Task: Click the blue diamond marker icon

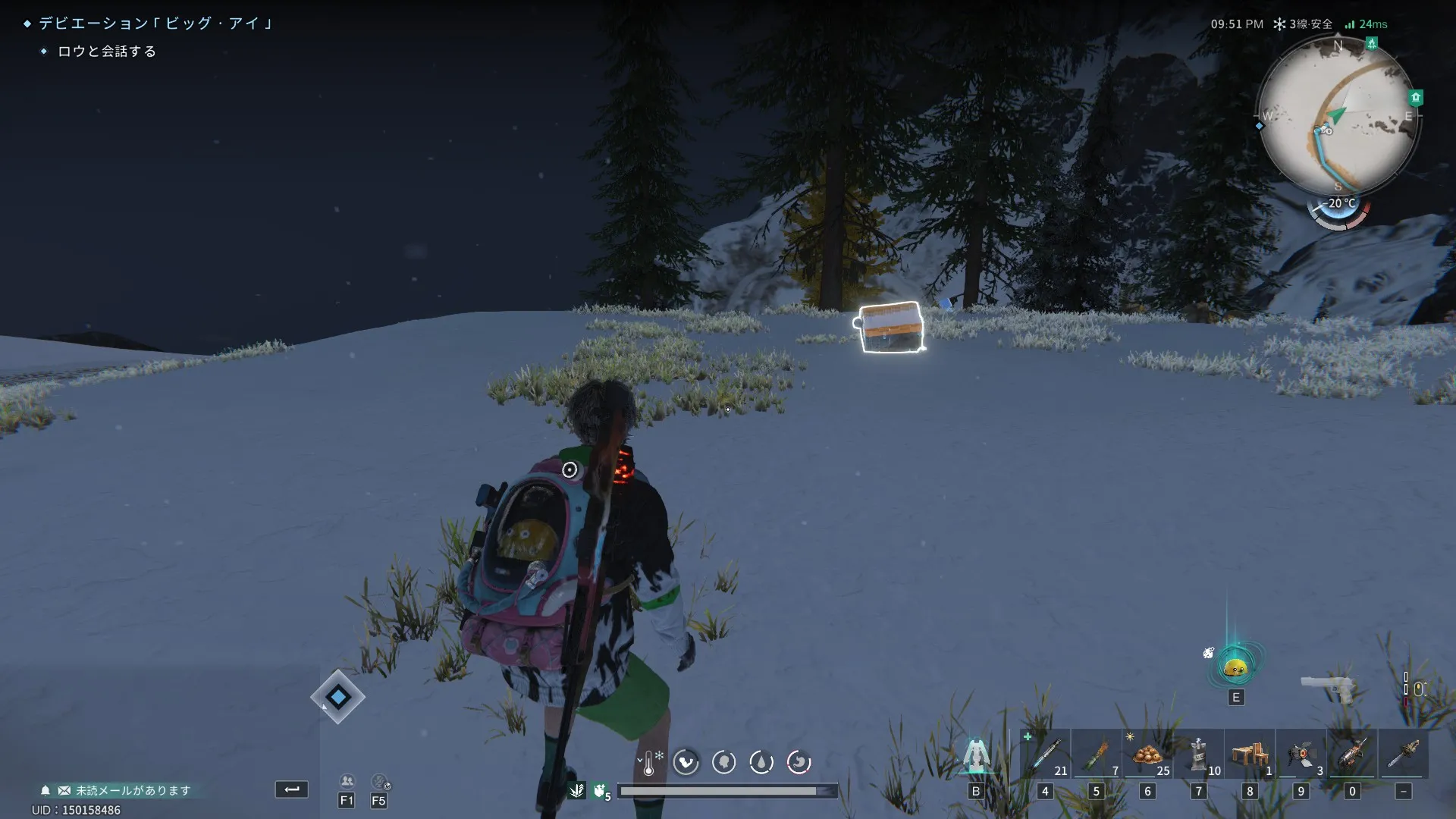Action: 337,696
